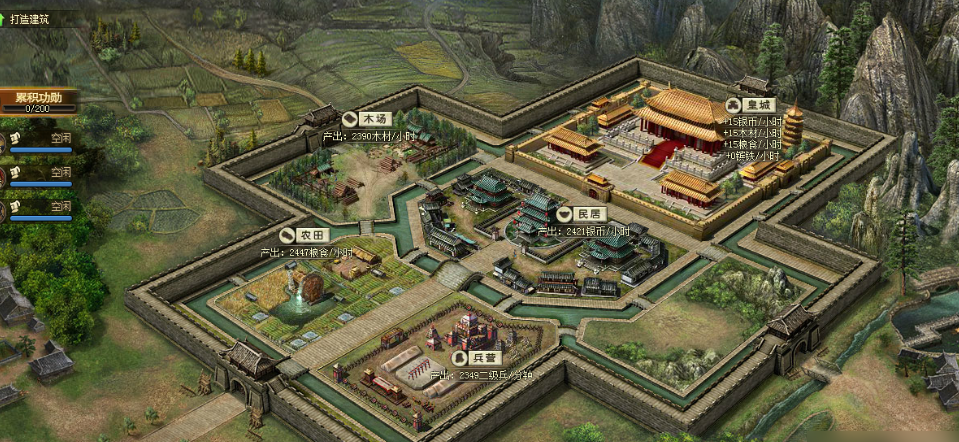Select the 皇城 imperial city label

pyautogui.click(x=752, y=105)
